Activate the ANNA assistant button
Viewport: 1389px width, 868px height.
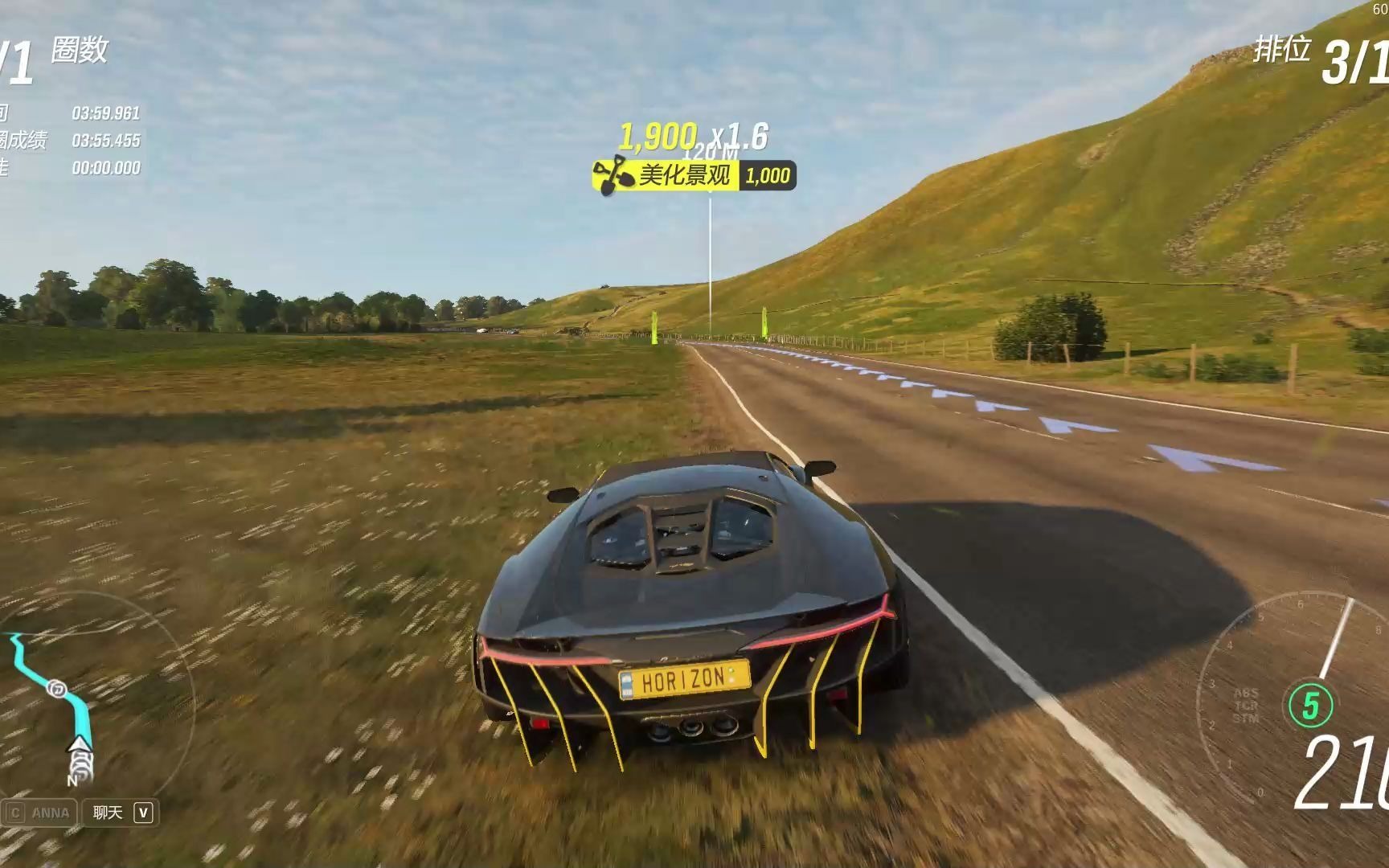coord(40,813)
